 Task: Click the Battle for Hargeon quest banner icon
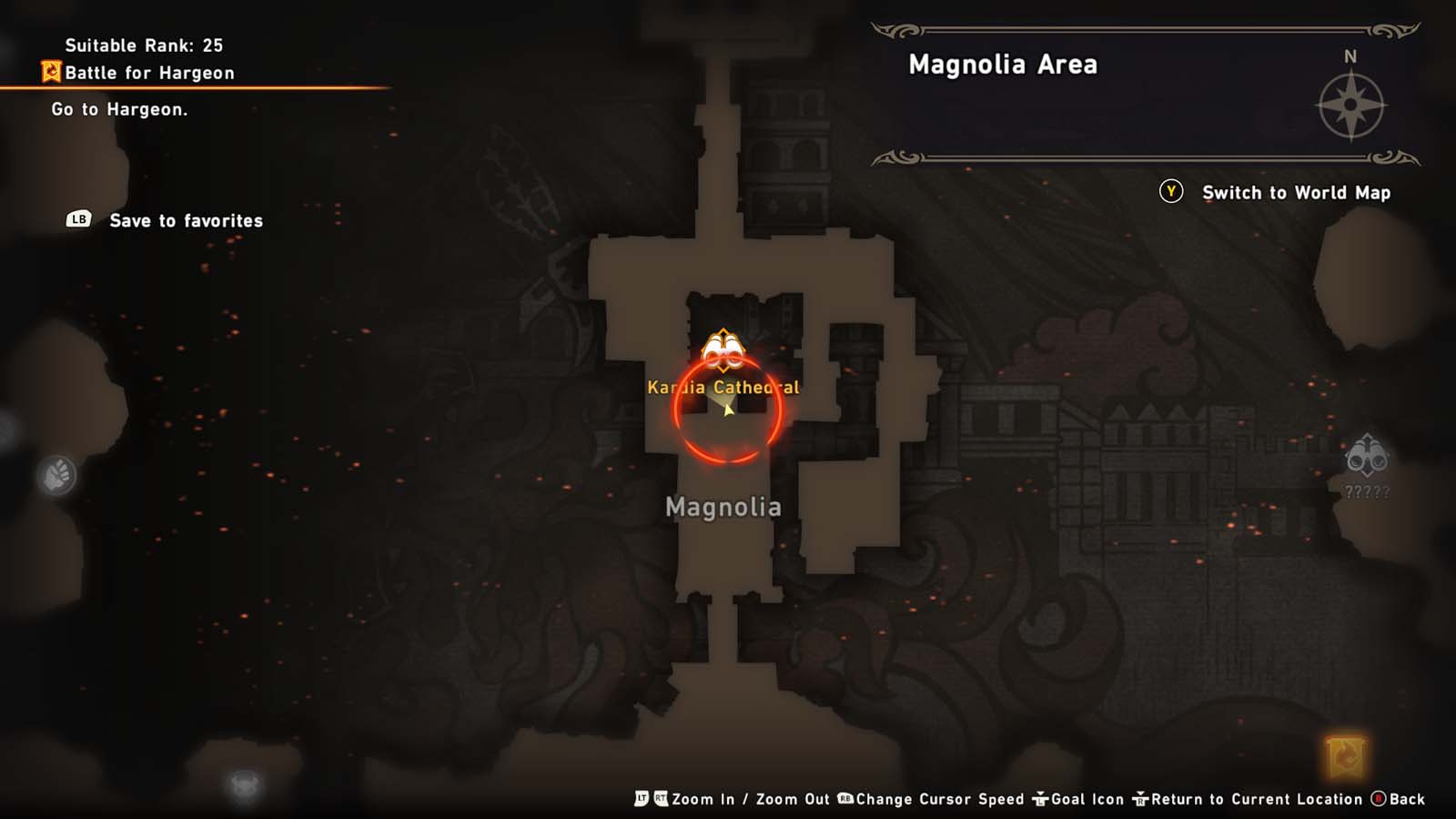click(52, 72)
